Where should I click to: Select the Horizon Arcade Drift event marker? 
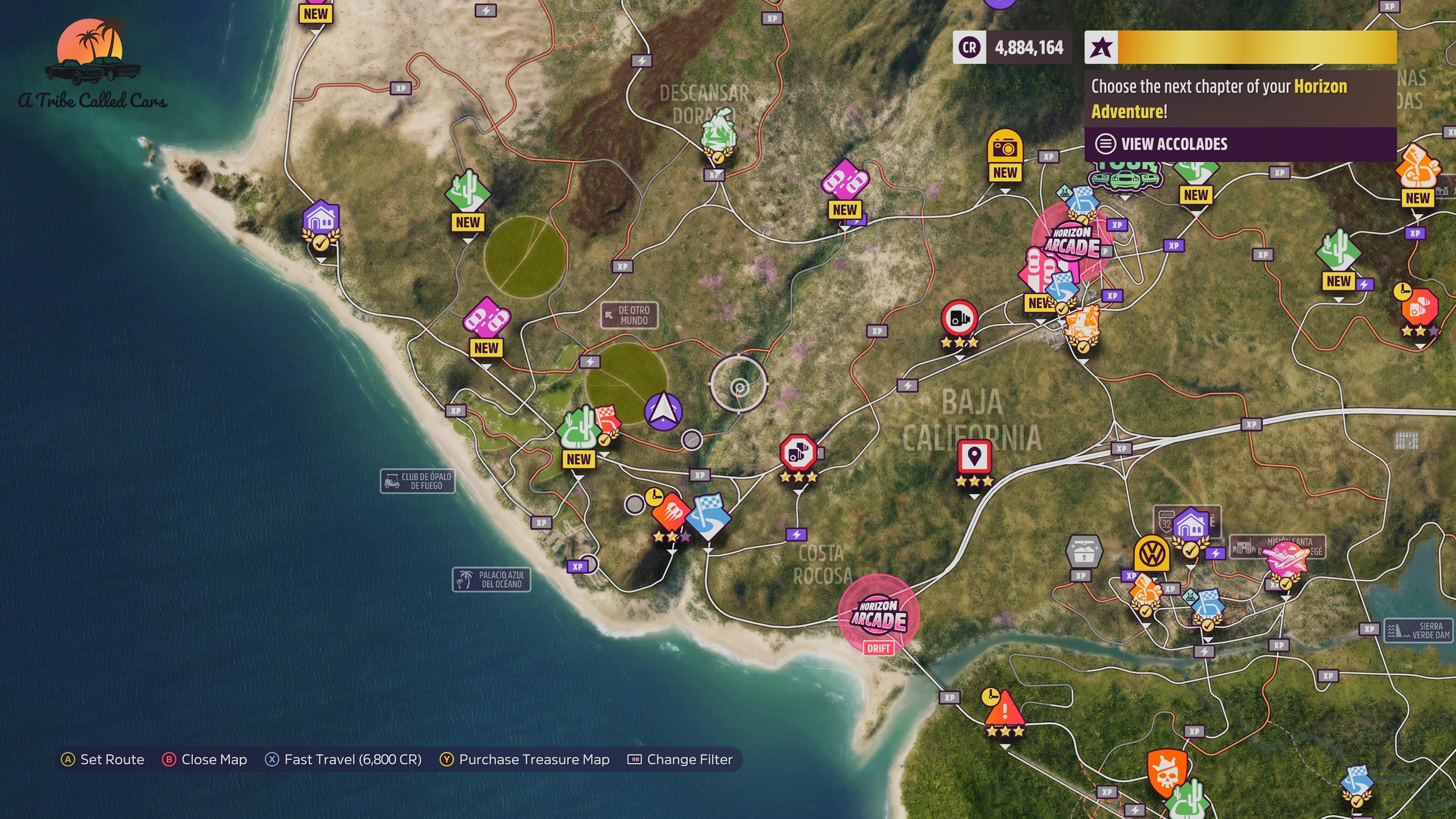pos(878,615)
